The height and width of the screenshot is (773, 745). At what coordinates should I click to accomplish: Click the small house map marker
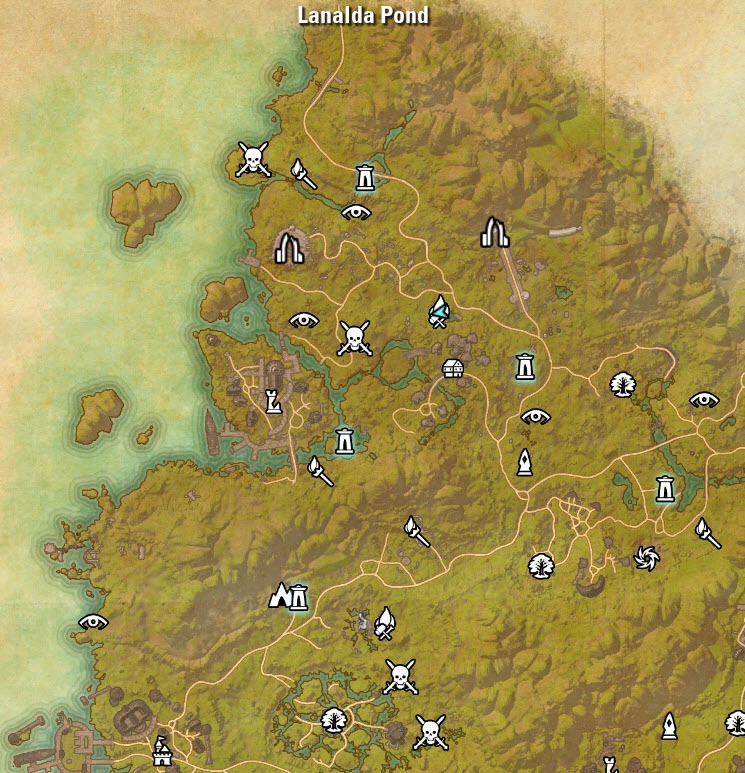[454, 368]
